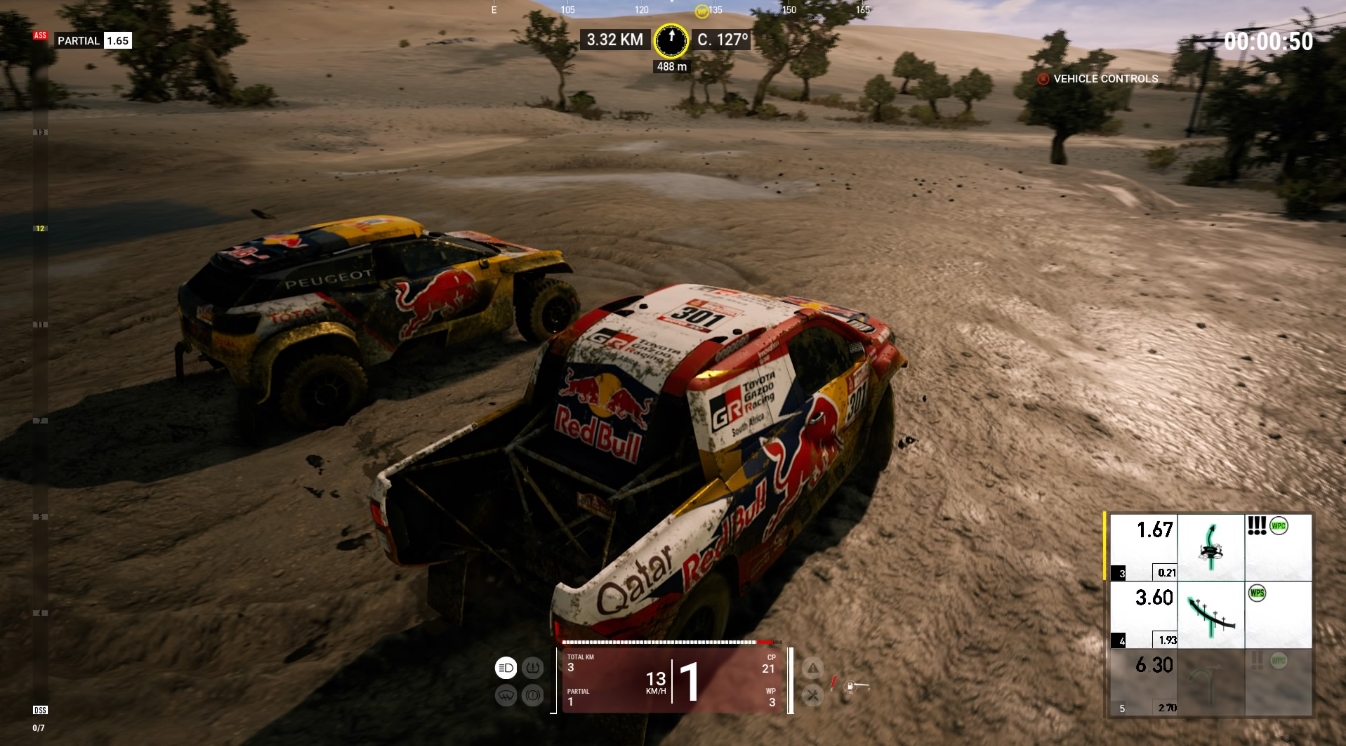The image size is (1346, 746).
Task: Click the red ASS indicator badge
Action: point(40,35)
